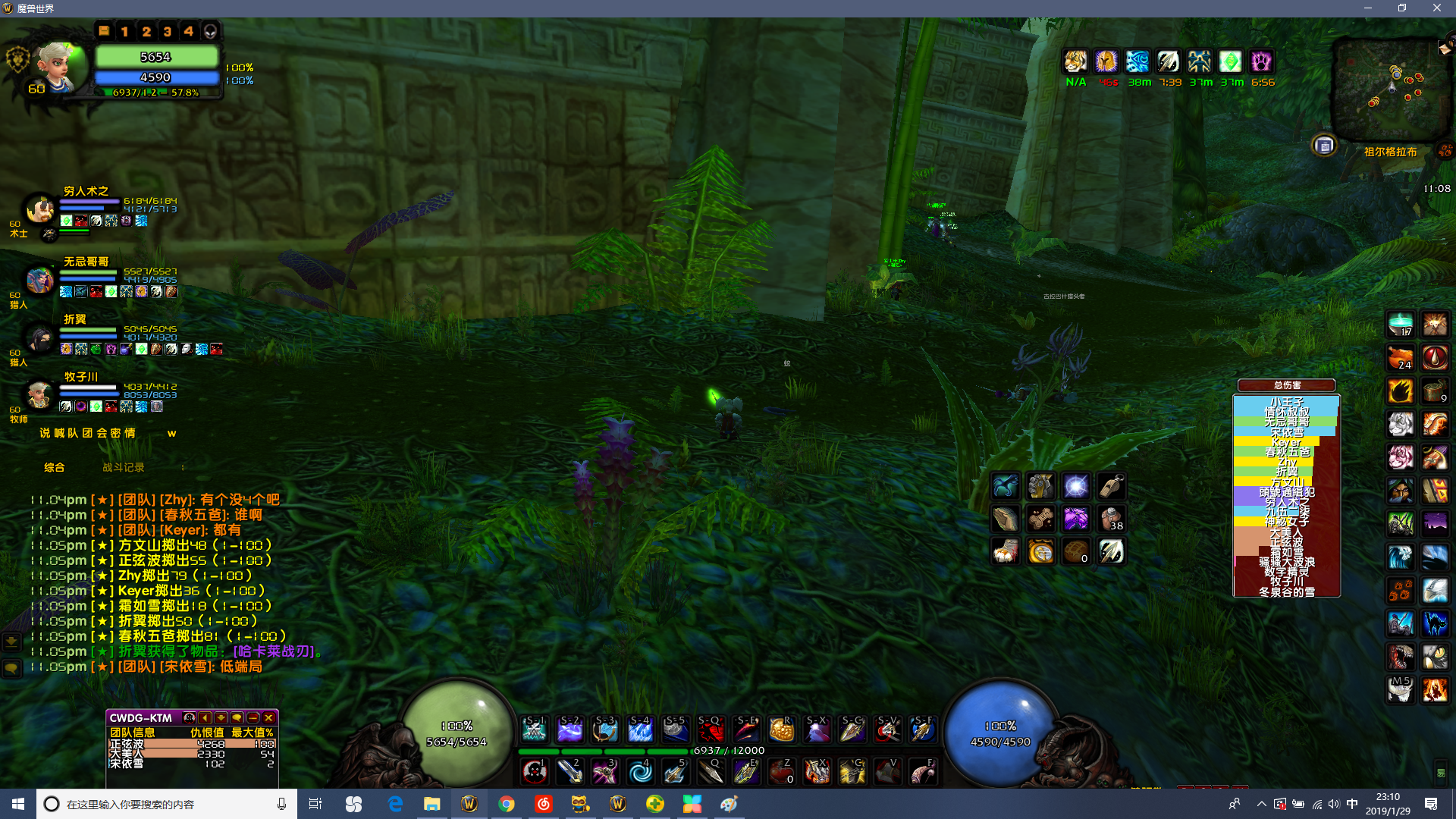This screenshot has width=1456, height=819.
Task: Click the 总伤害 damage meter header
Action: click(x=1287, y=385)
